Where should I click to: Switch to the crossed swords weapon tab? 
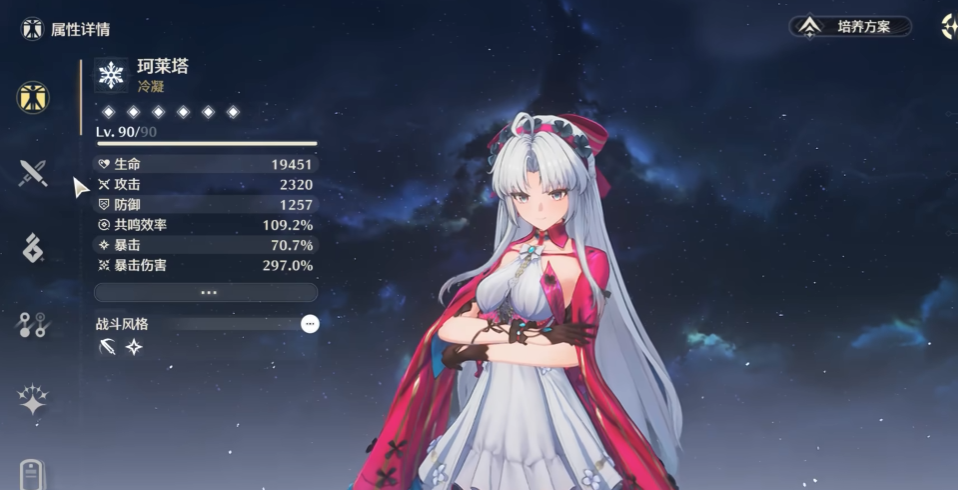(x=33, y=174)
